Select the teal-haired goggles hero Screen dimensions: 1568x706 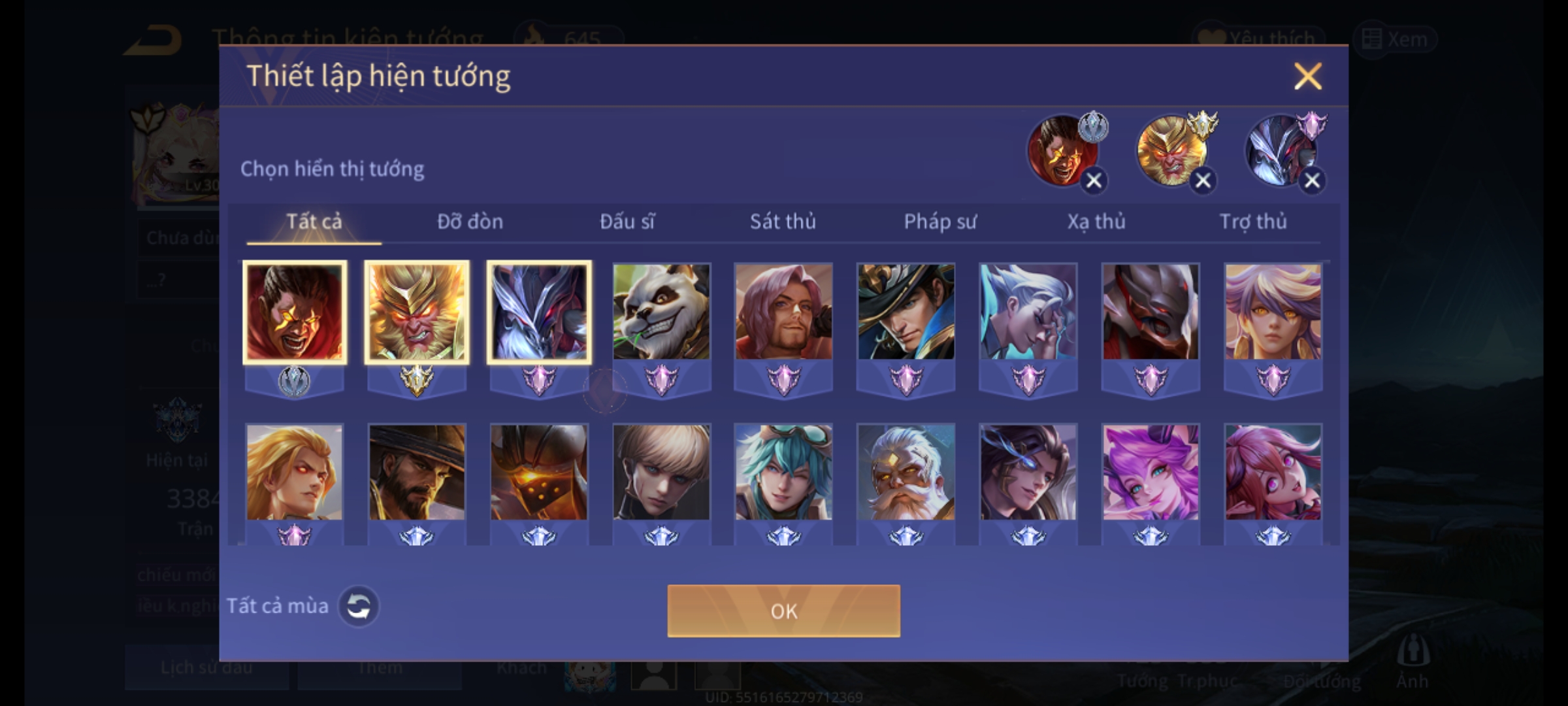pos(783,473)
